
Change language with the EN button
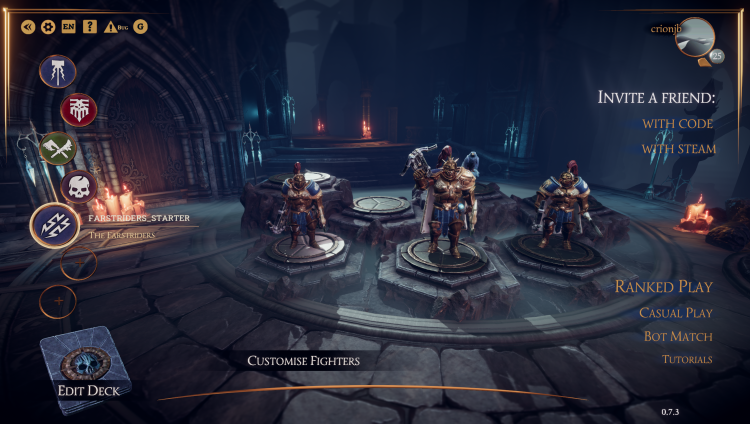68,26
